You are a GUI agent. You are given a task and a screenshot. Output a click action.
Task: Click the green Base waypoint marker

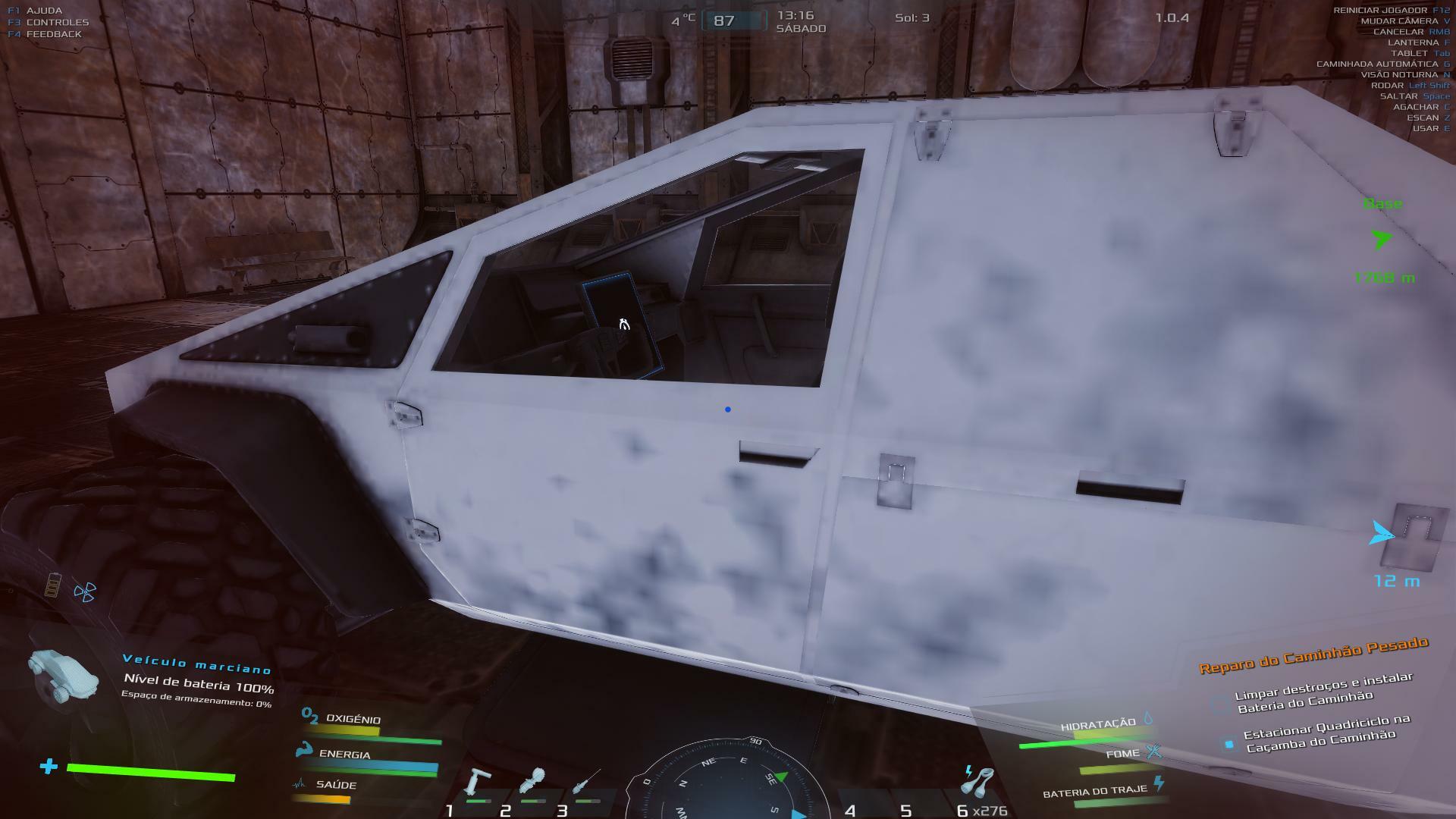pos(1382,240)
